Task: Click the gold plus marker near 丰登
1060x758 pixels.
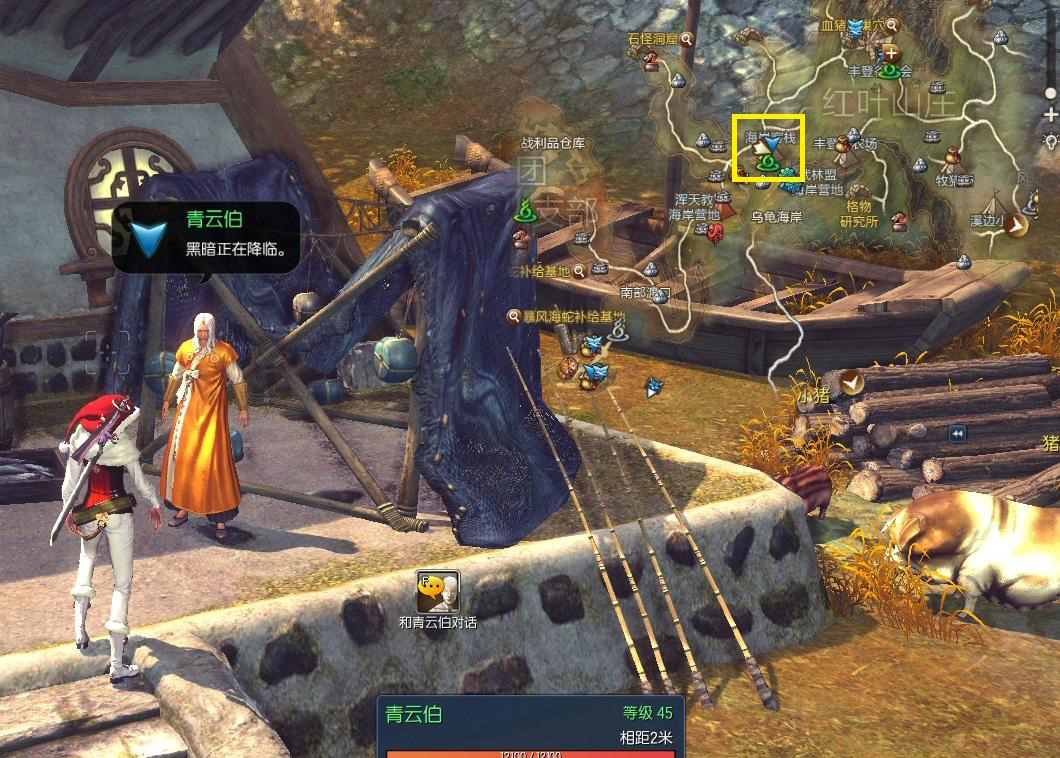Action: [889, 53]
